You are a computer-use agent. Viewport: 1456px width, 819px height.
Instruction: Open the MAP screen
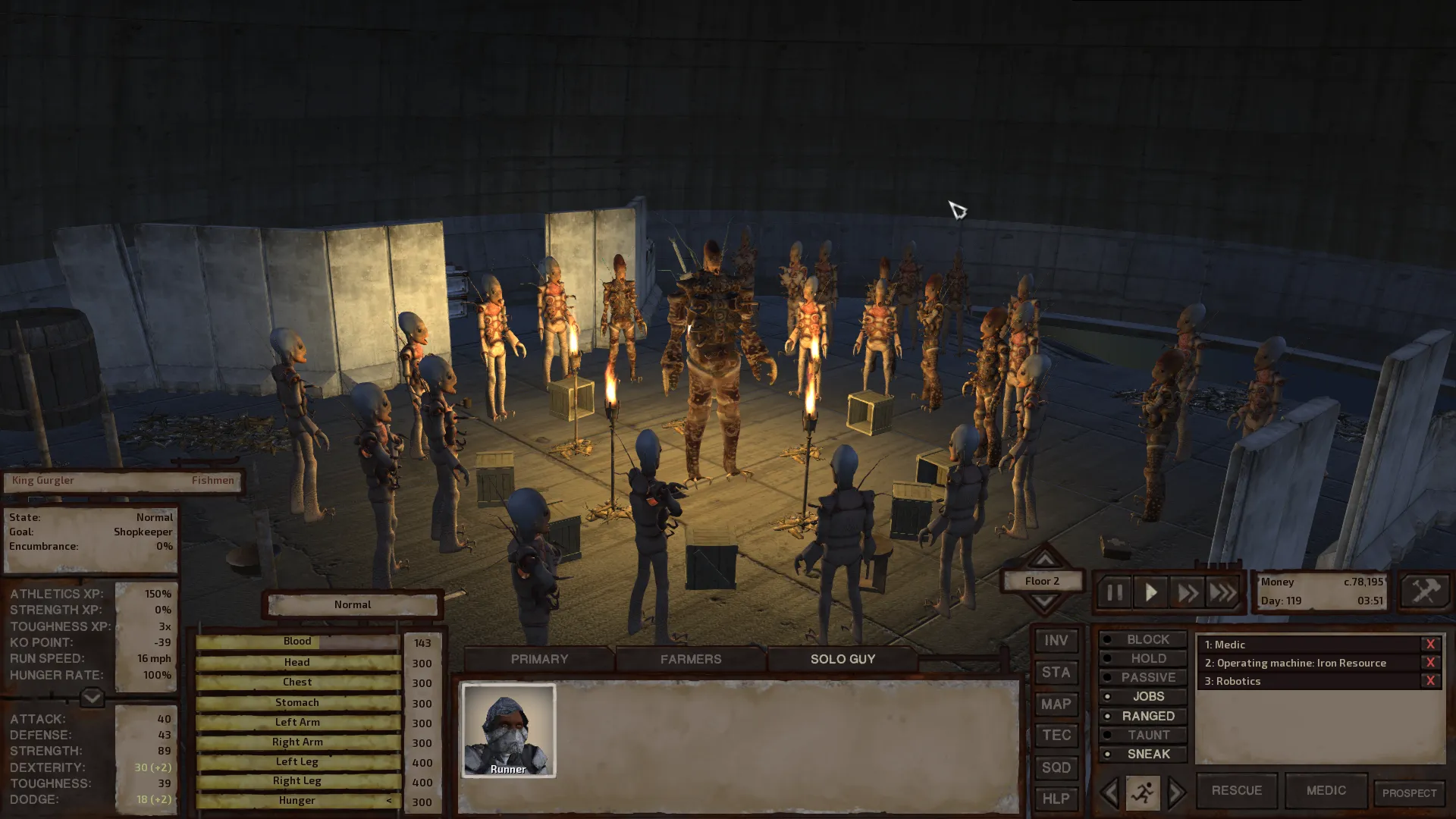(1056, 704)
